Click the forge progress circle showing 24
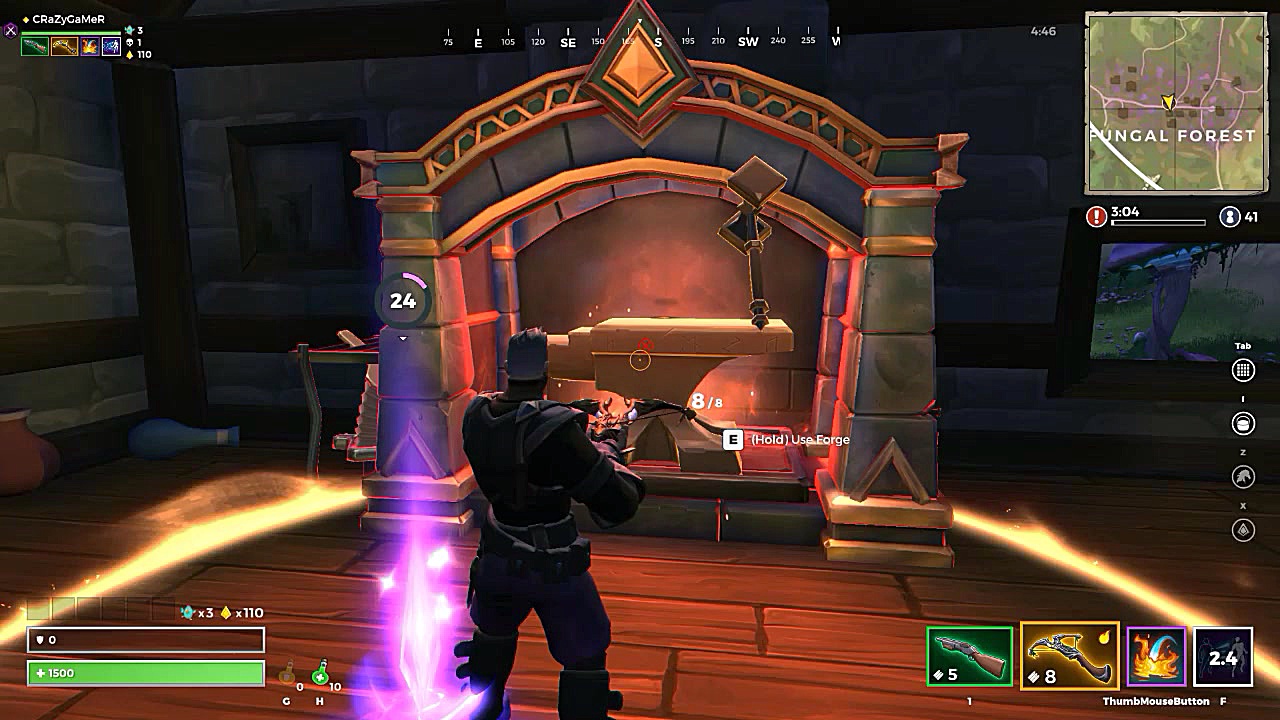The height and width of the screenshot is (720, 1280). tap(402, 300)
